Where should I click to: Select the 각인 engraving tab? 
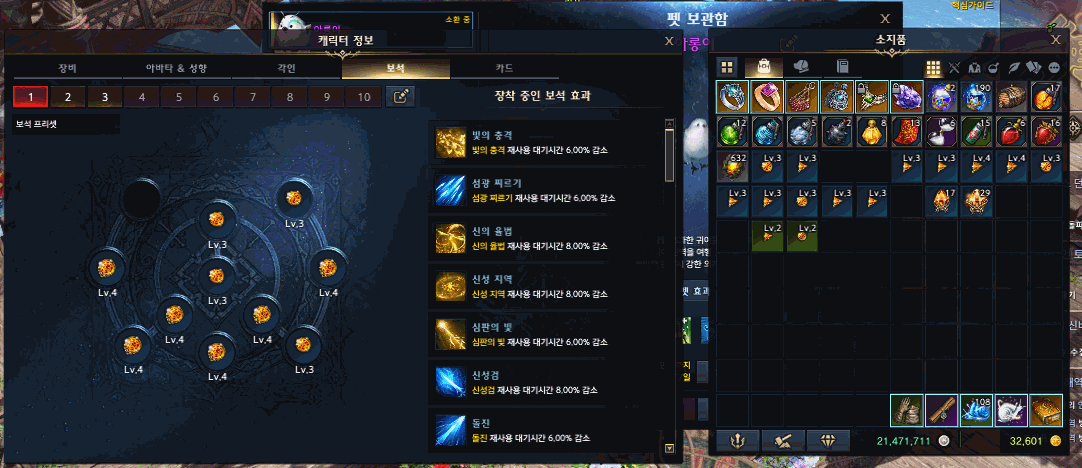[286, 69]
